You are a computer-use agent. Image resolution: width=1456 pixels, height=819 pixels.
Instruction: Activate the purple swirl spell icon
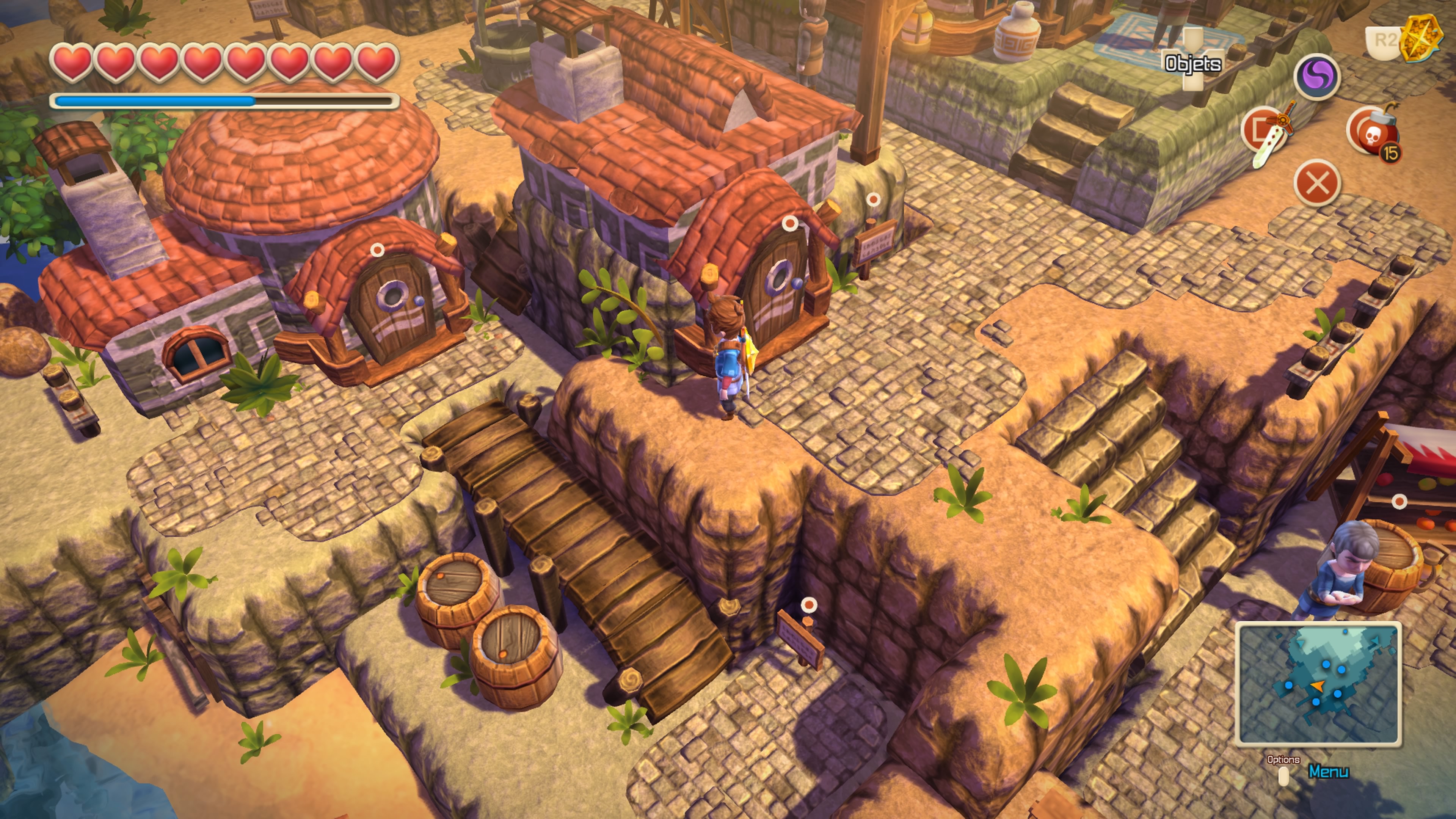point(1317,77)
